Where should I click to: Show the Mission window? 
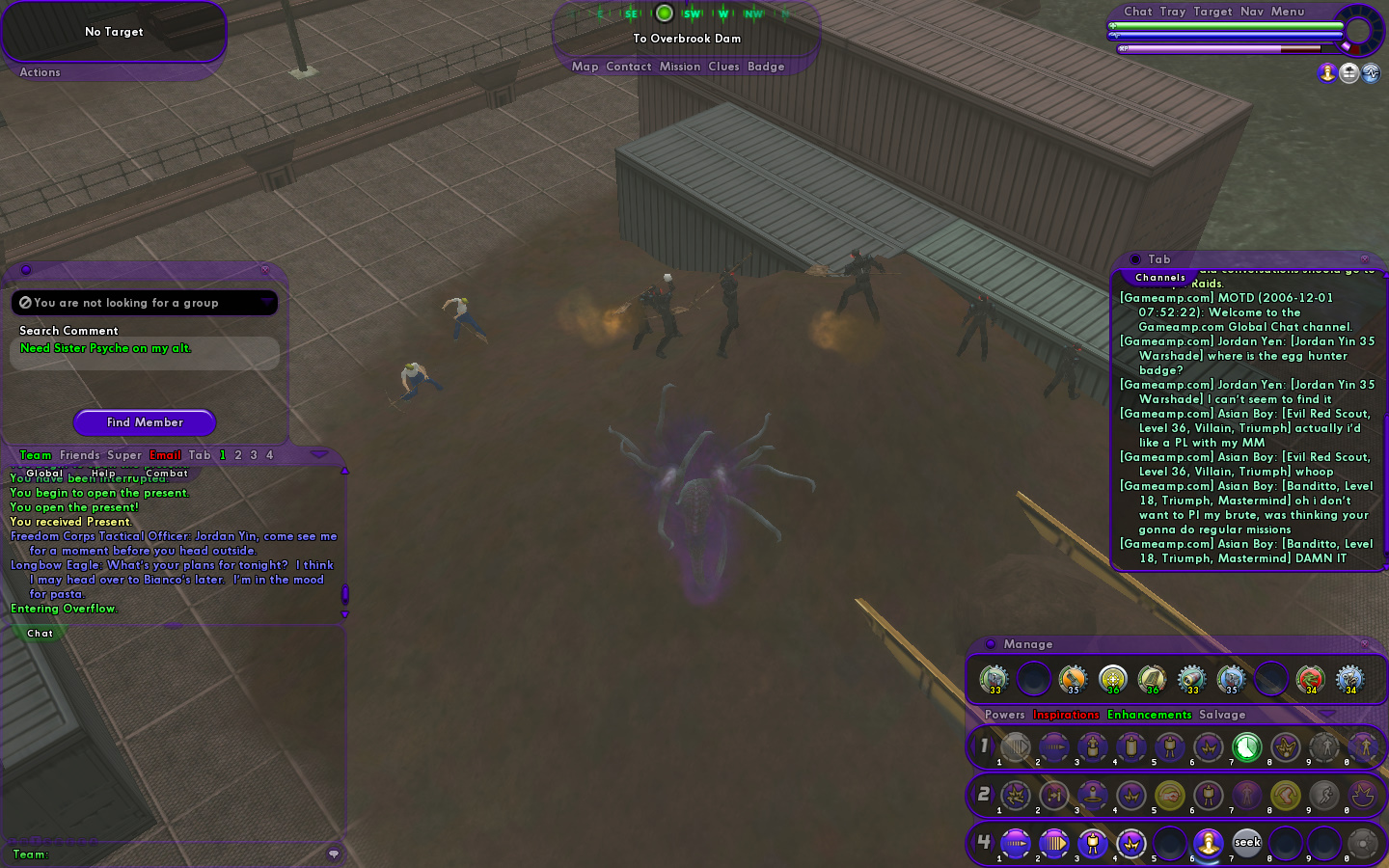click(x=680, y=67)
